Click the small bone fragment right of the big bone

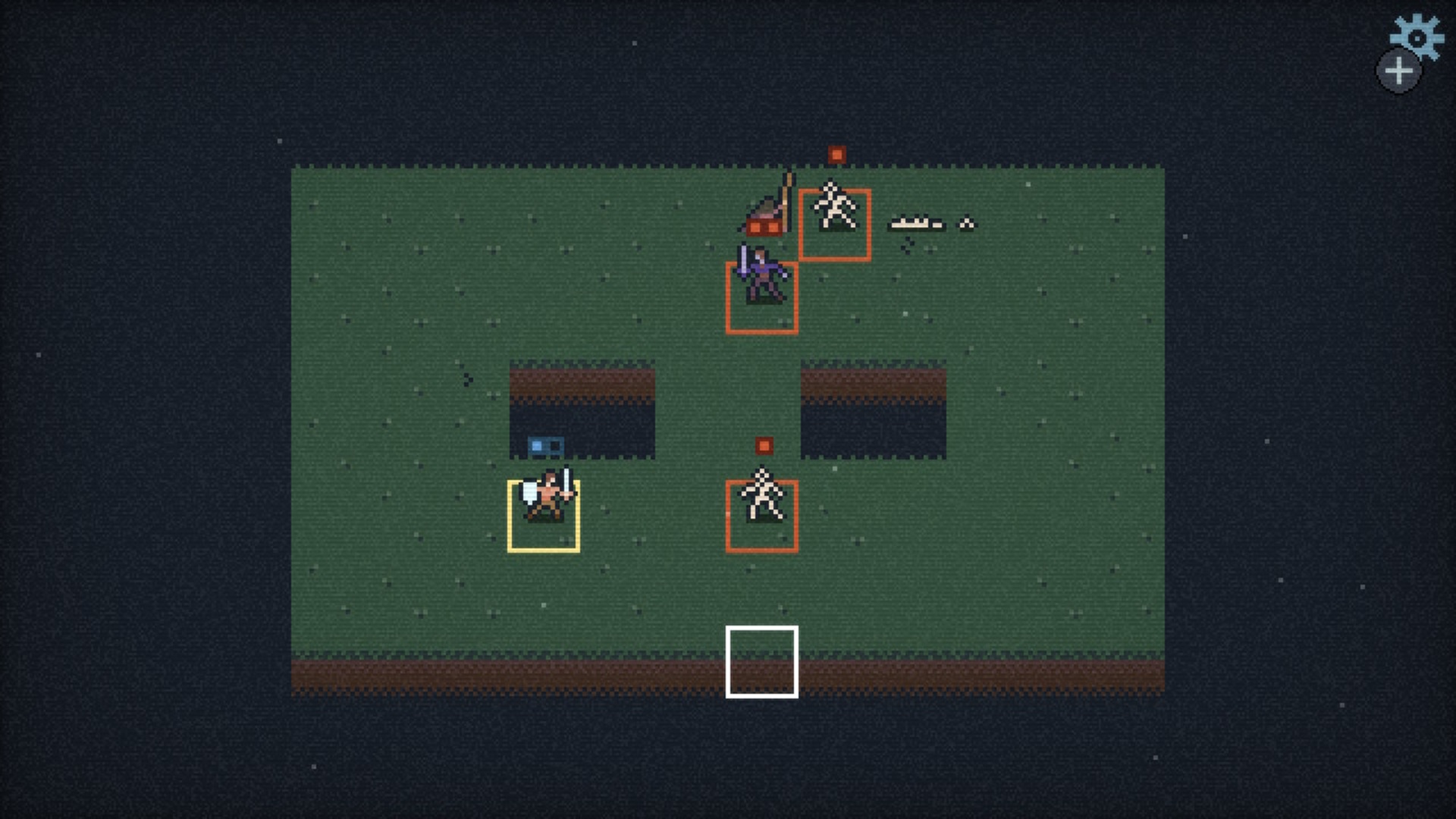[x=965, y=222]
